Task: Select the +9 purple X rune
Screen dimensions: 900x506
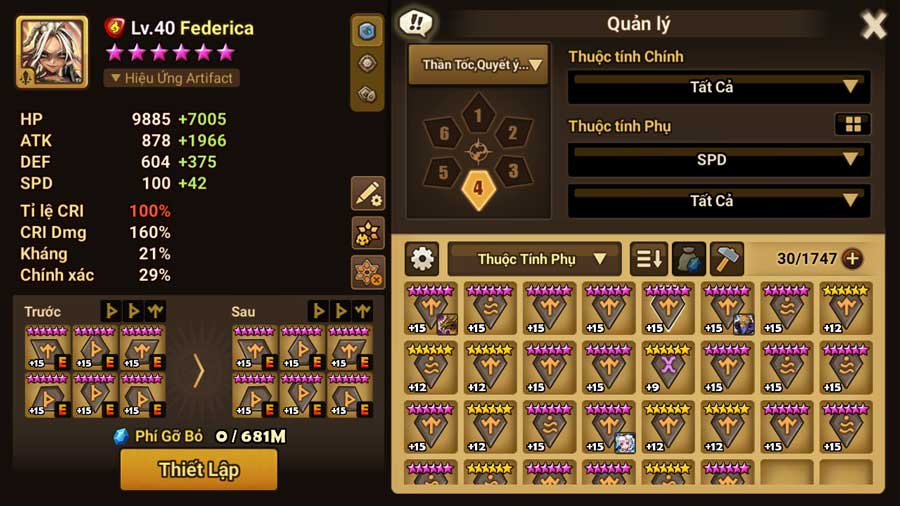Action: pyautogui.click(x=667, y=367)
